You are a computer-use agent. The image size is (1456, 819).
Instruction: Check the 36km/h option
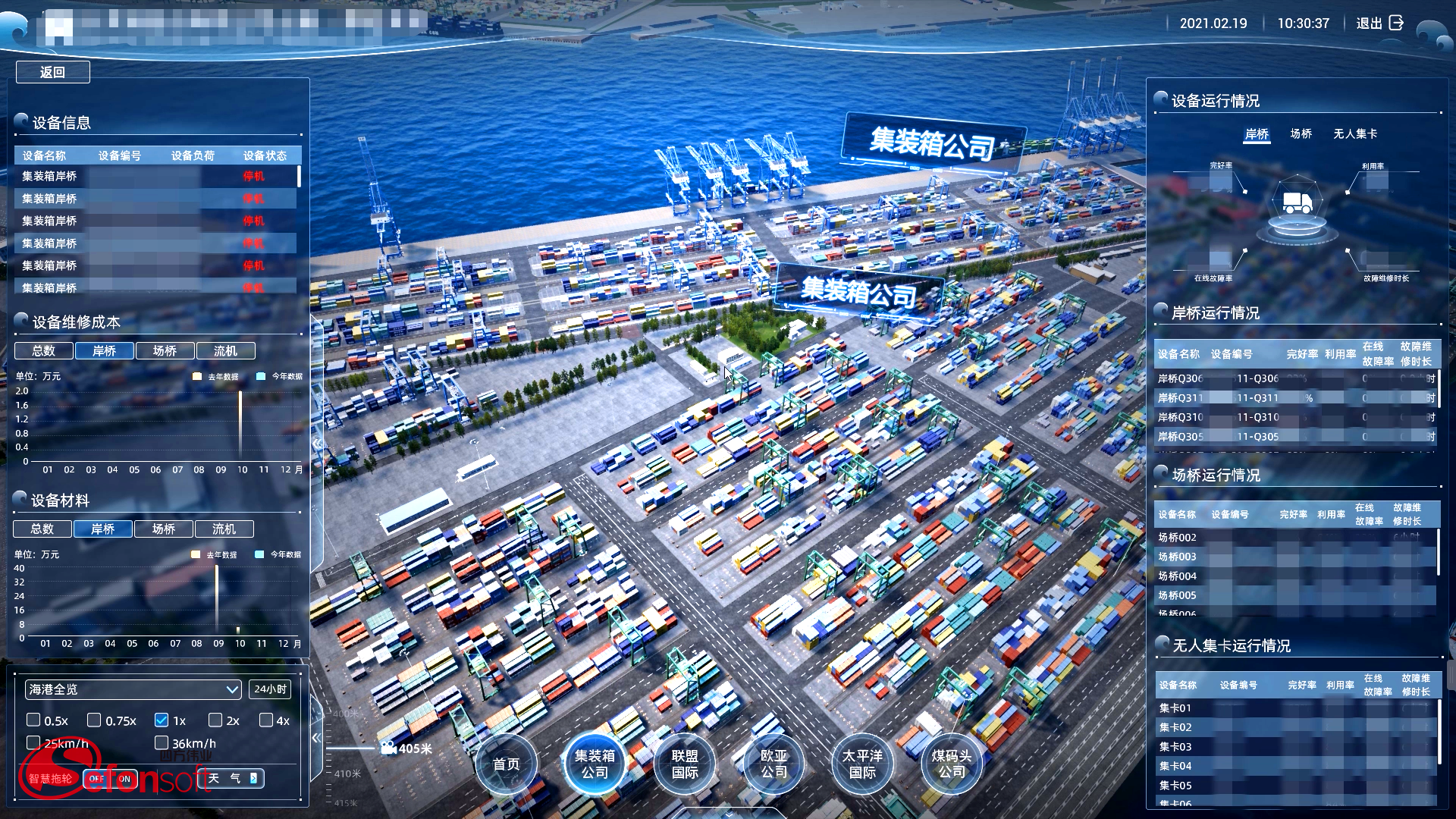point(162,743)
